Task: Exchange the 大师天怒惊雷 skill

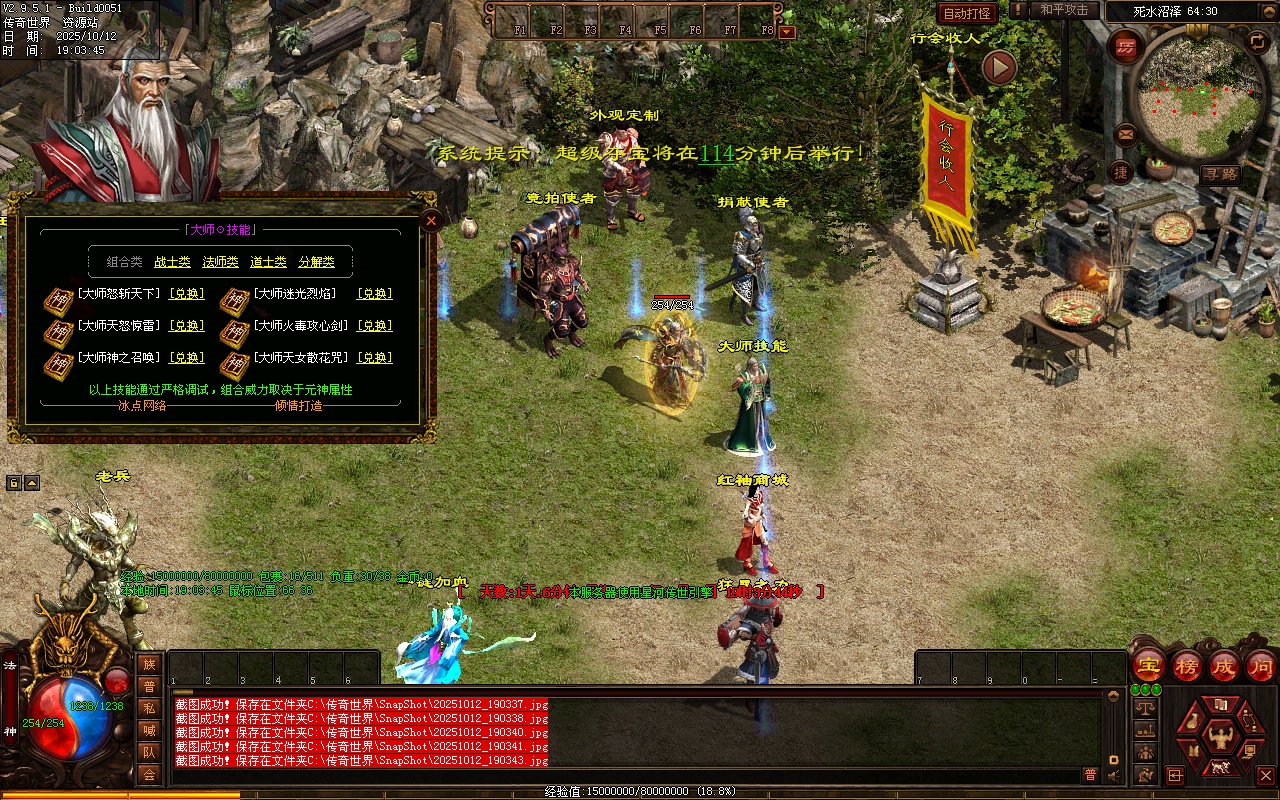Action: tap(187, 326)
